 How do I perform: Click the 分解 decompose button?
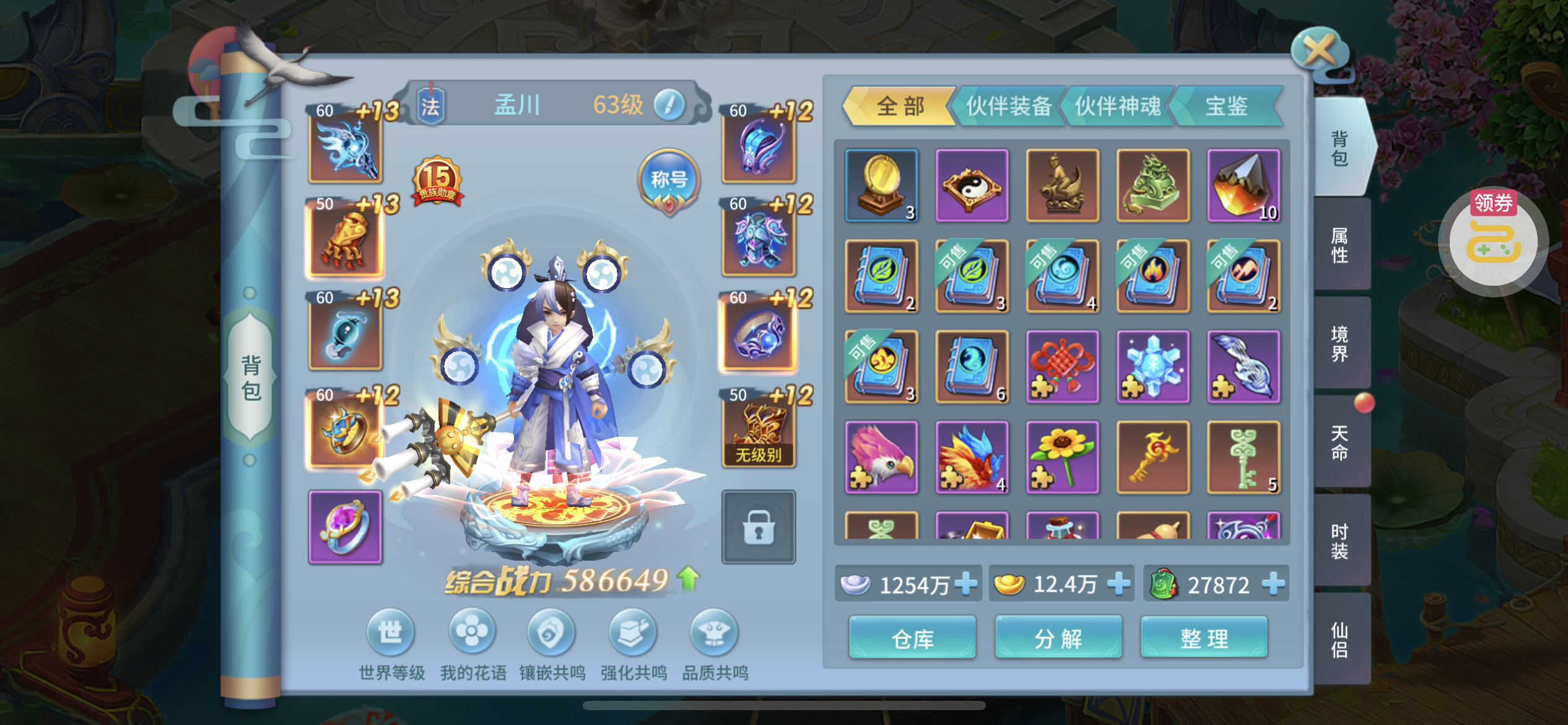coord(1058,638)
